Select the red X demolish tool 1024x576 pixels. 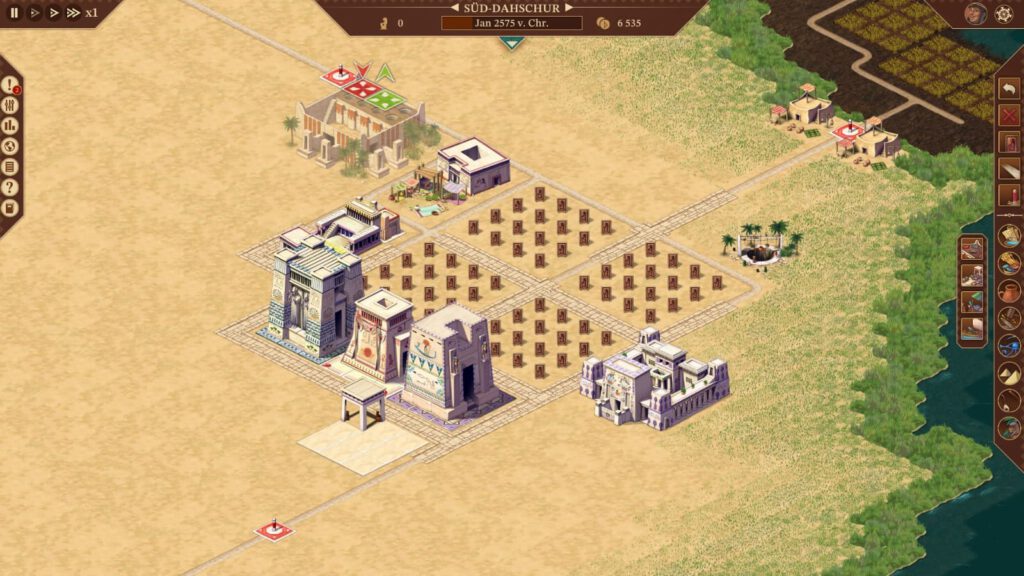[1009, 116]
